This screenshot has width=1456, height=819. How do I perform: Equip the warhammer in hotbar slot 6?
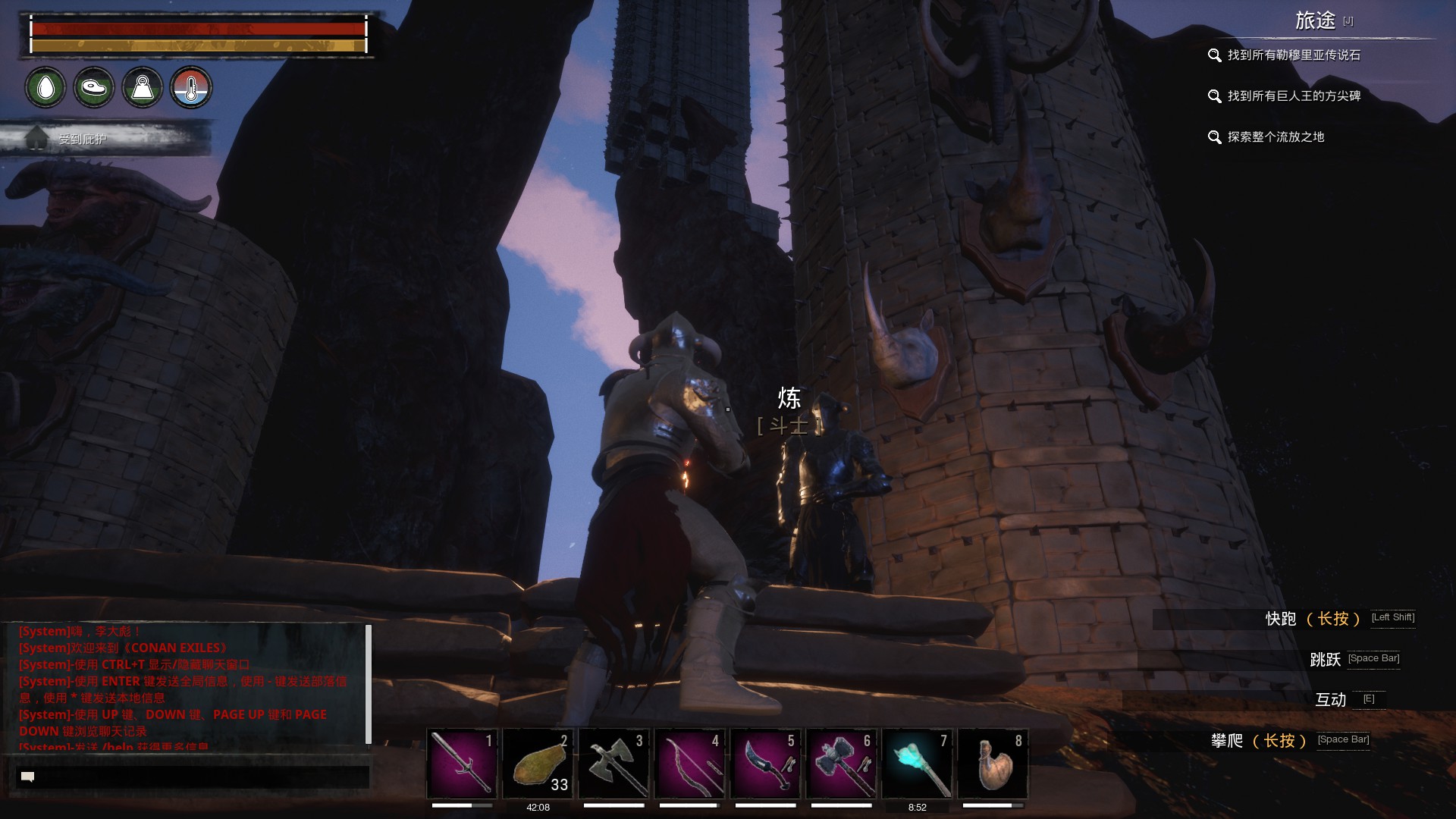[842, 764]
